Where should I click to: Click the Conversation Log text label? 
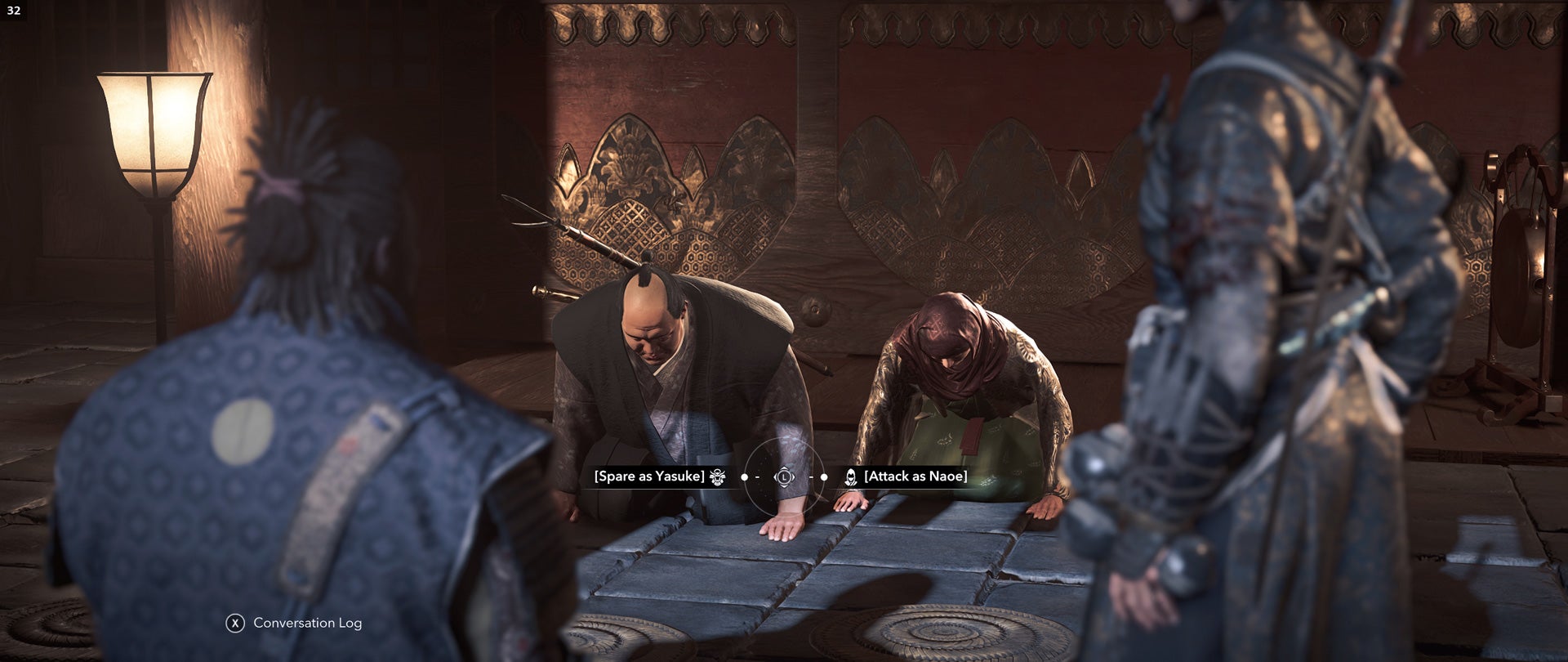click(x=306, y=621)
